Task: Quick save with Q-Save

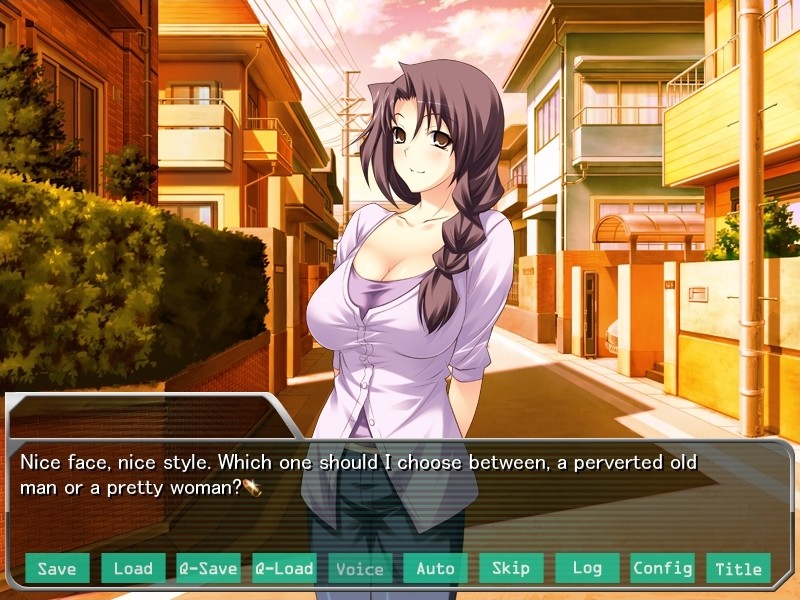Action: pos(208,568)
